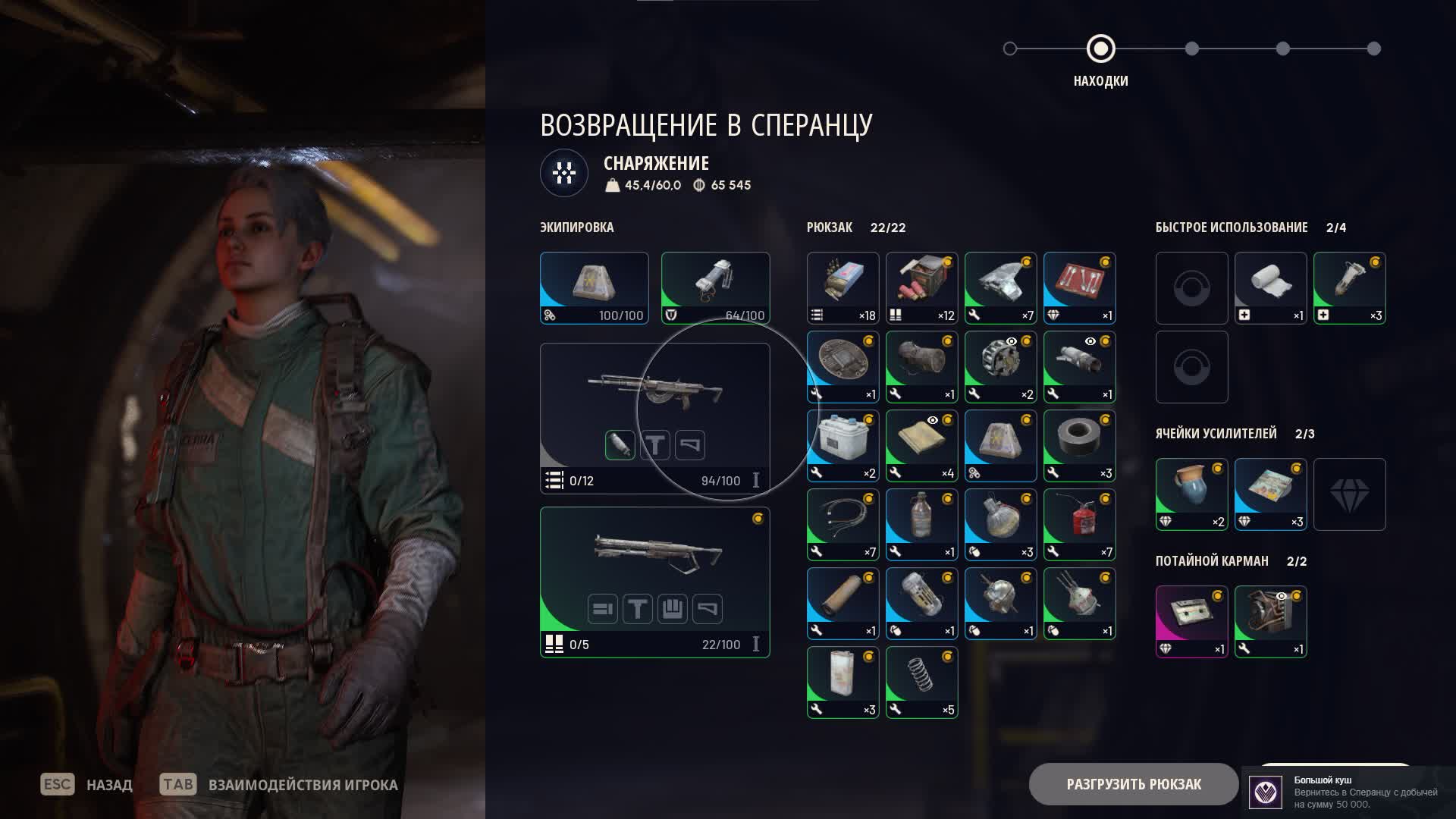Pick the red fire extinguisher item
Screen dimensions: 1456x819
[1079, 525]
